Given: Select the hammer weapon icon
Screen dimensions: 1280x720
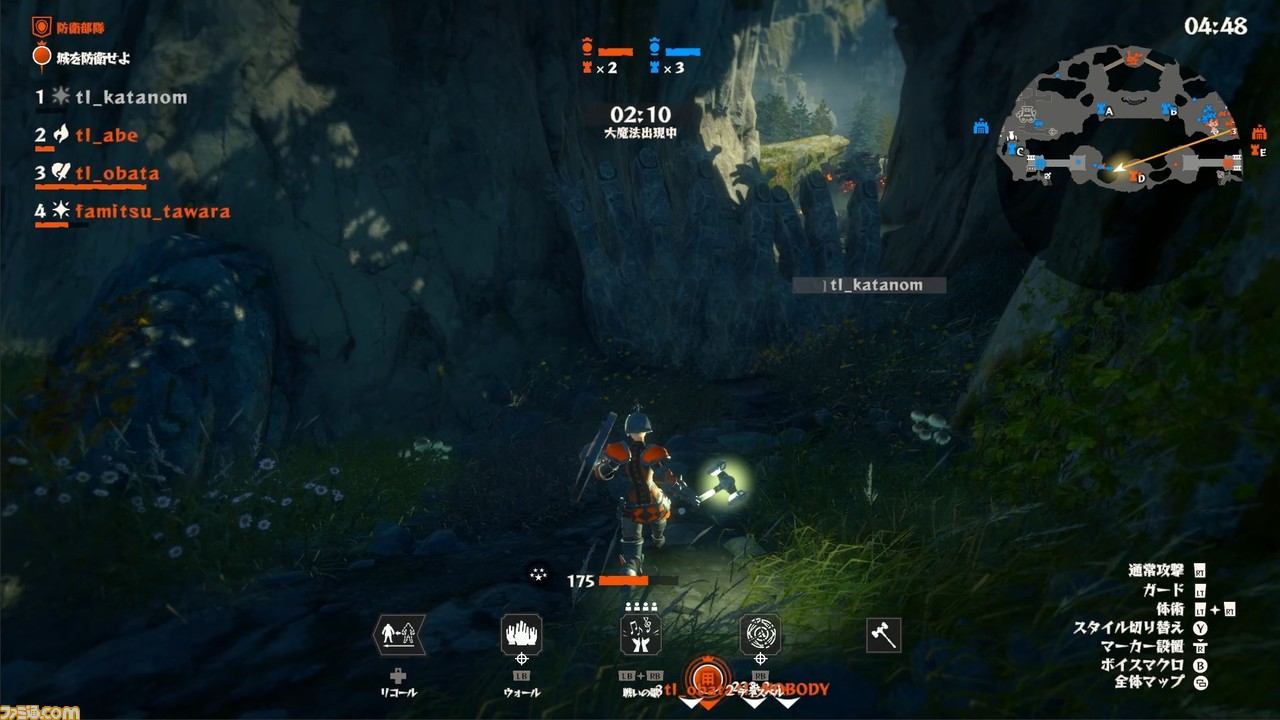Looking at the screenshot, I should click(x=883, y=634).
